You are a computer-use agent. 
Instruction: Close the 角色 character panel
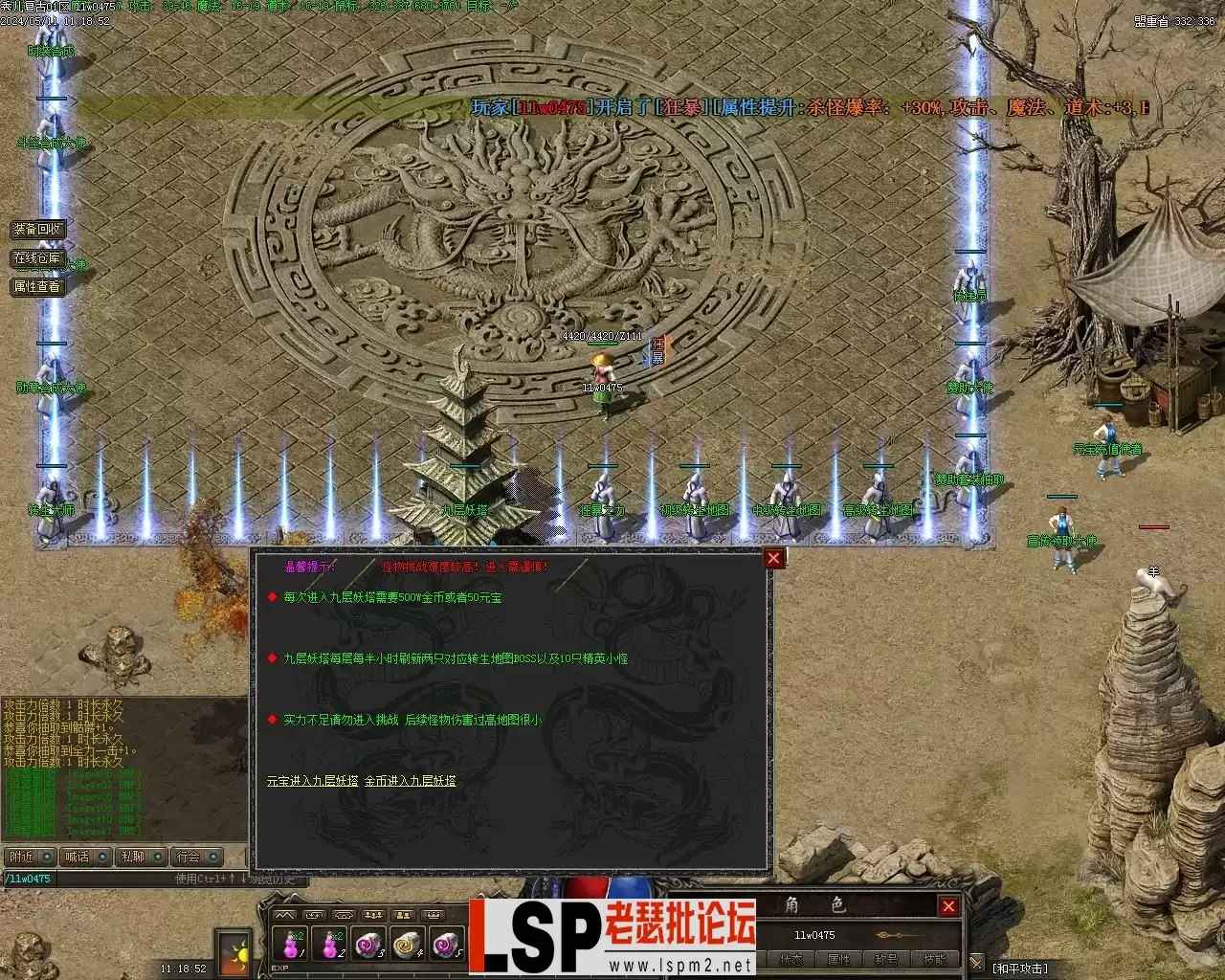(948, 906)
